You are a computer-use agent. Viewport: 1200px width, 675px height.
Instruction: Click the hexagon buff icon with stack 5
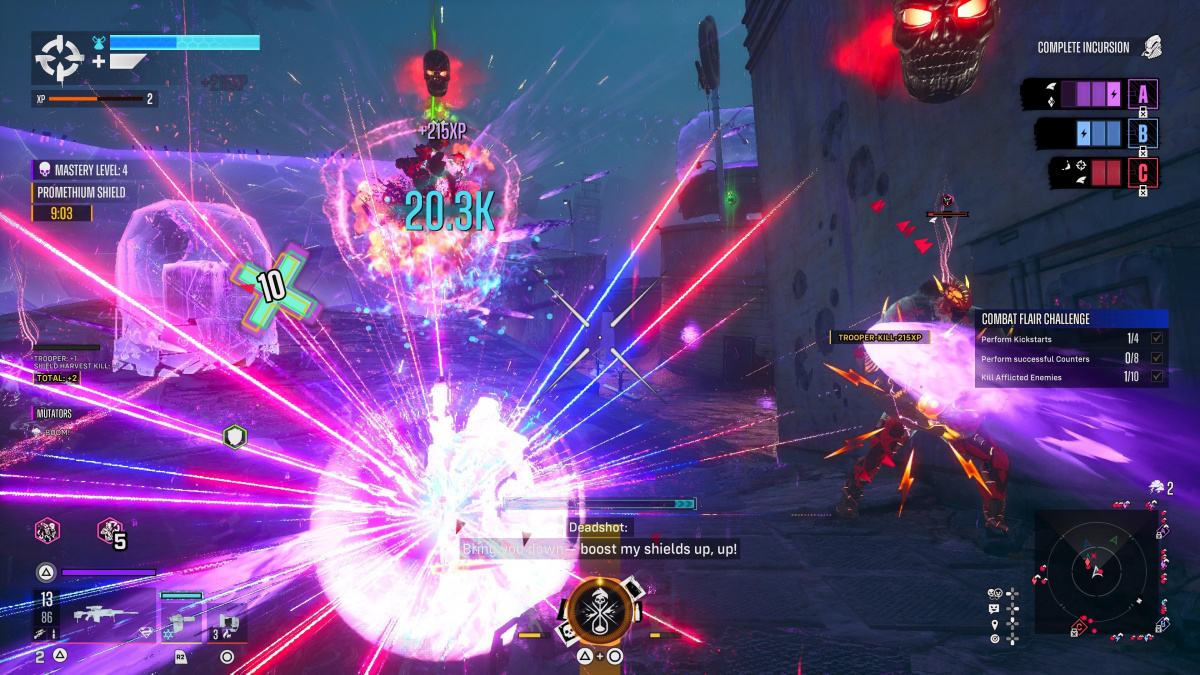tap(109, 531)
